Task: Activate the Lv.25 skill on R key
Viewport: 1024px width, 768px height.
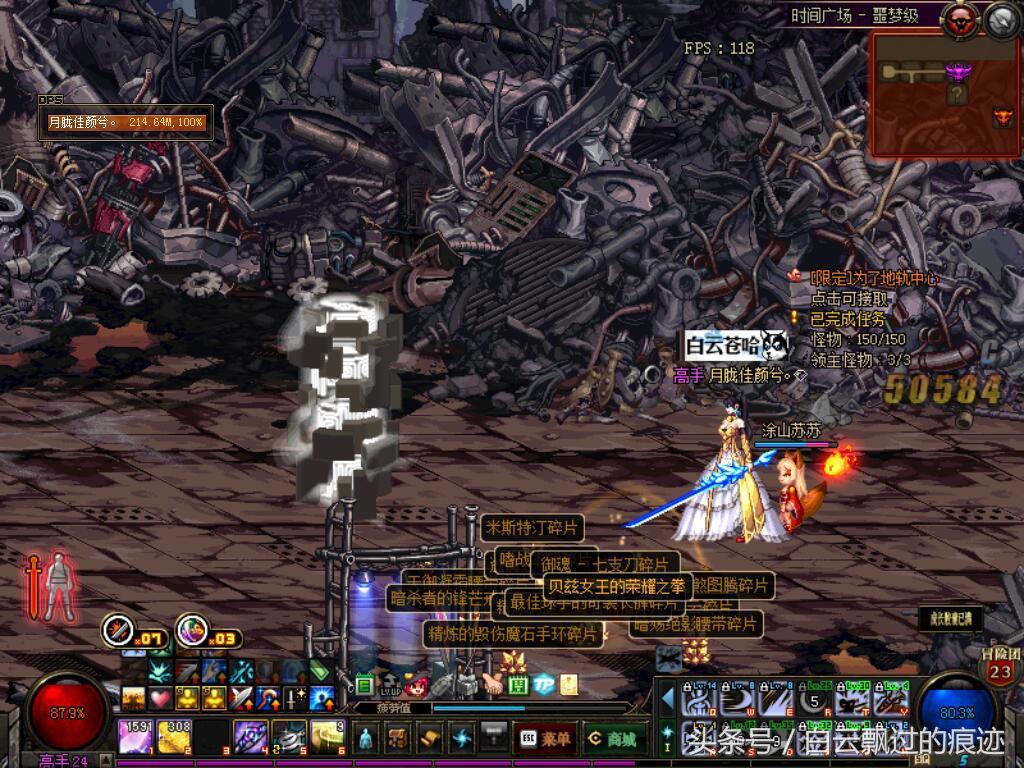Action: (812, 697)
